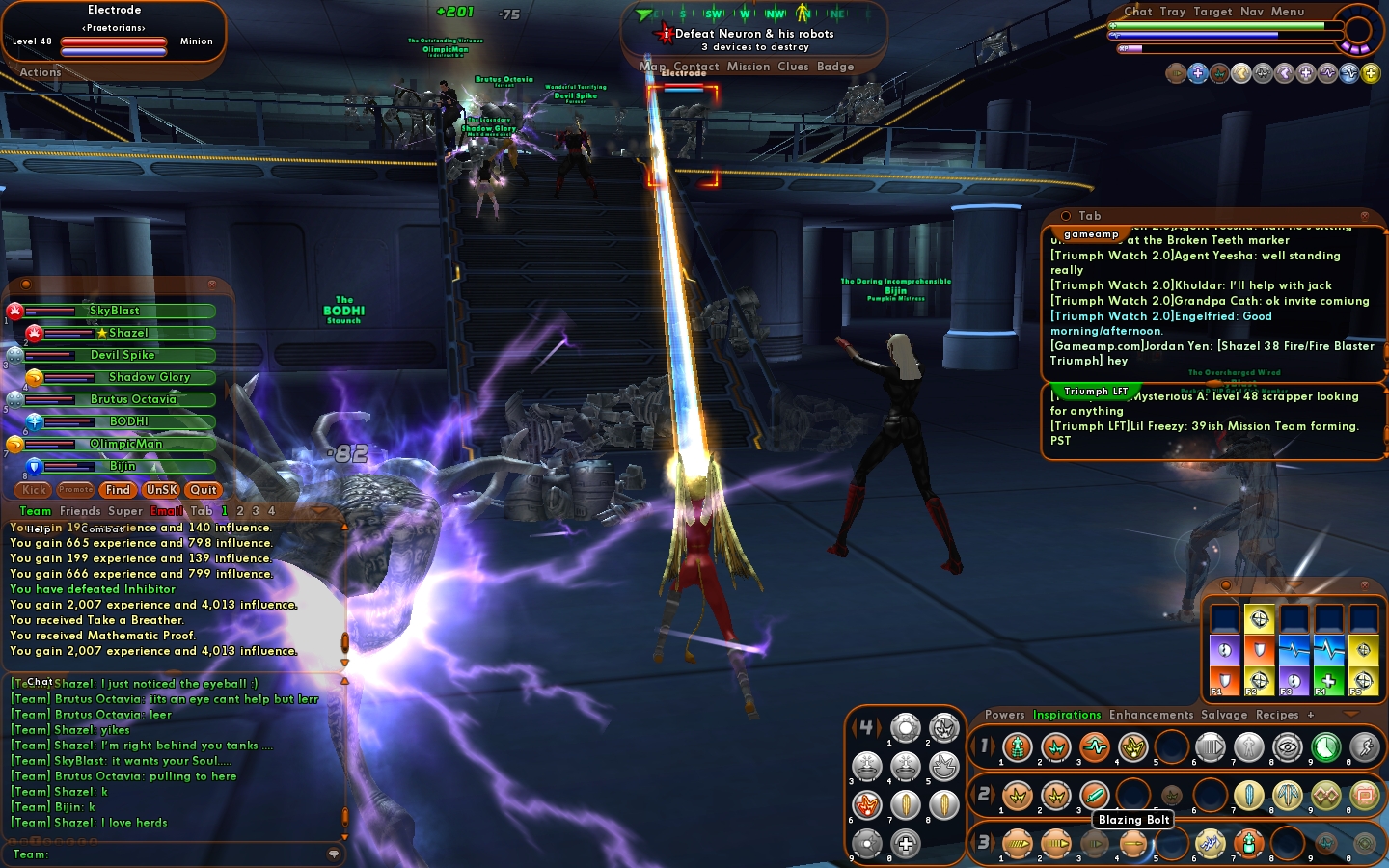Select teammate SkyBlast in team list
Viewport: 1389px width, 868px height.
116,311
